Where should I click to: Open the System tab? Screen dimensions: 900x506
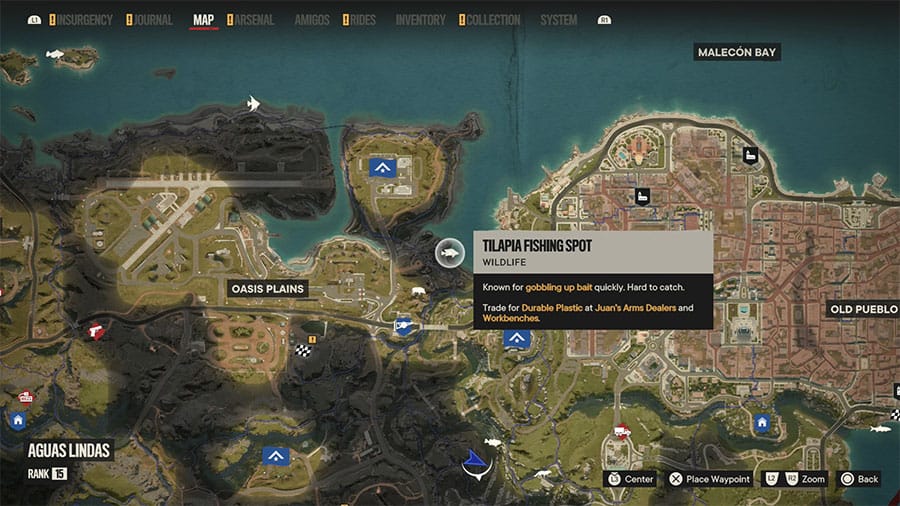point(558,20)
